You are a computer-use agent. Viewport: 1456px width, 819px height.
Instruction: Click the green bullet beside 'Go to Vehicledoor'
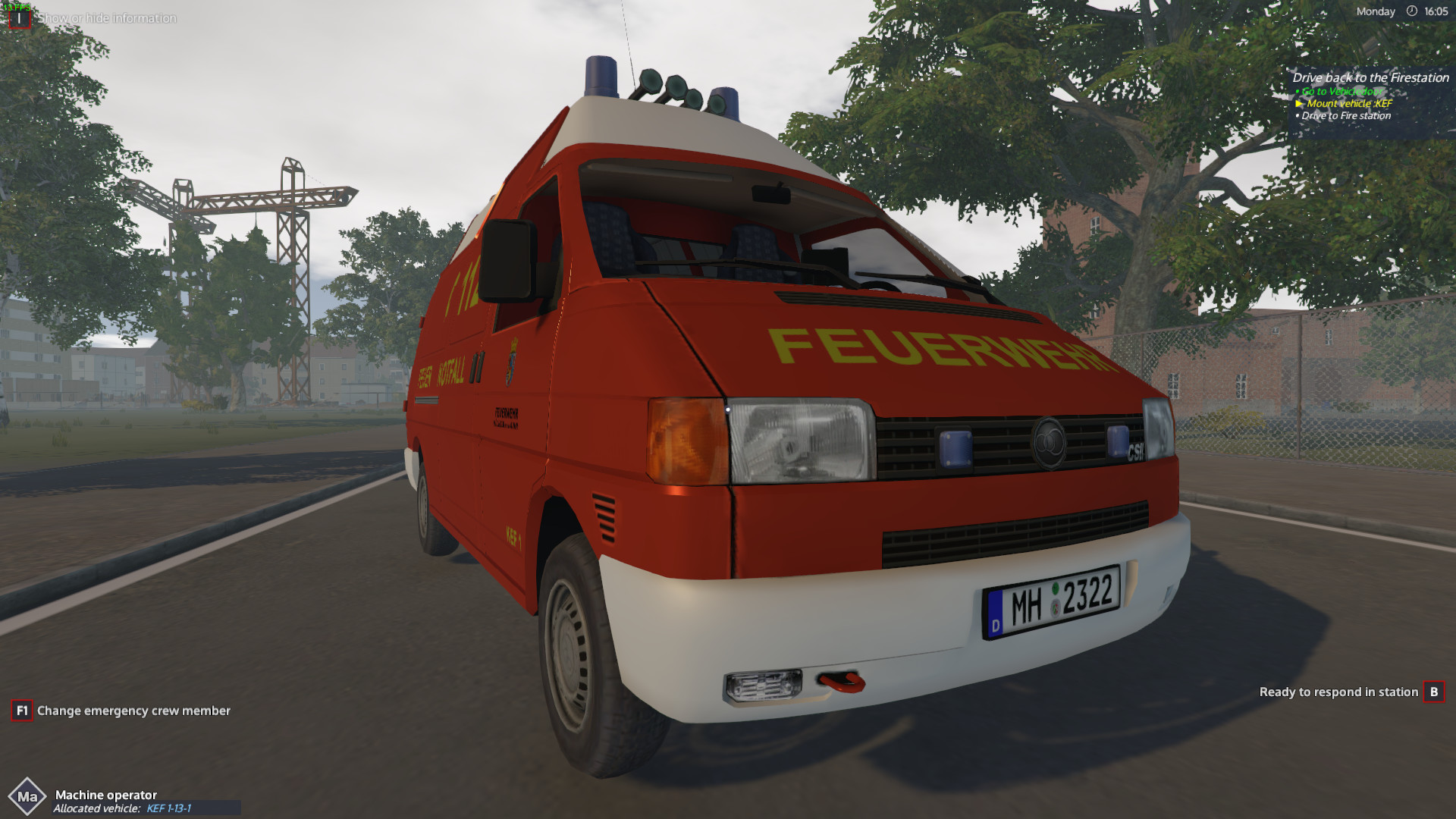pos(1296,91)
